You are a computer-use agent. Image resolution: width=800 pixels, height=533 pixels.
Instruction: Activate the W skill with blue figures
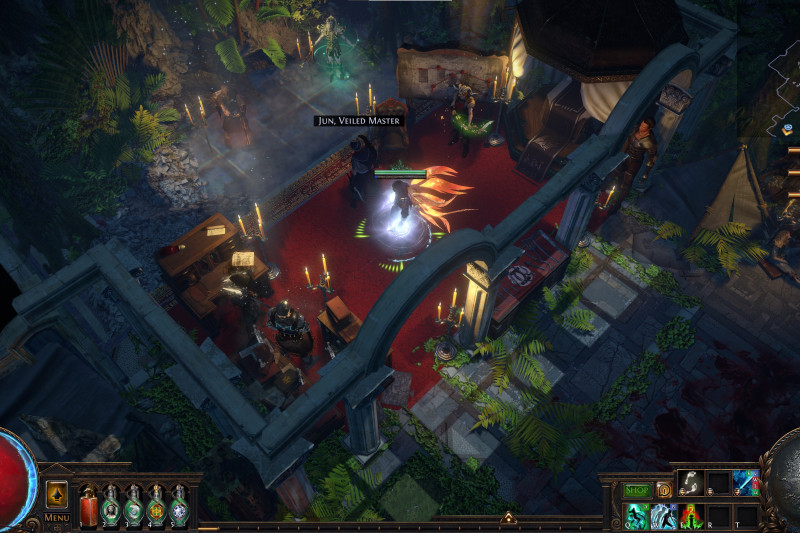click(x=662, y=516)
